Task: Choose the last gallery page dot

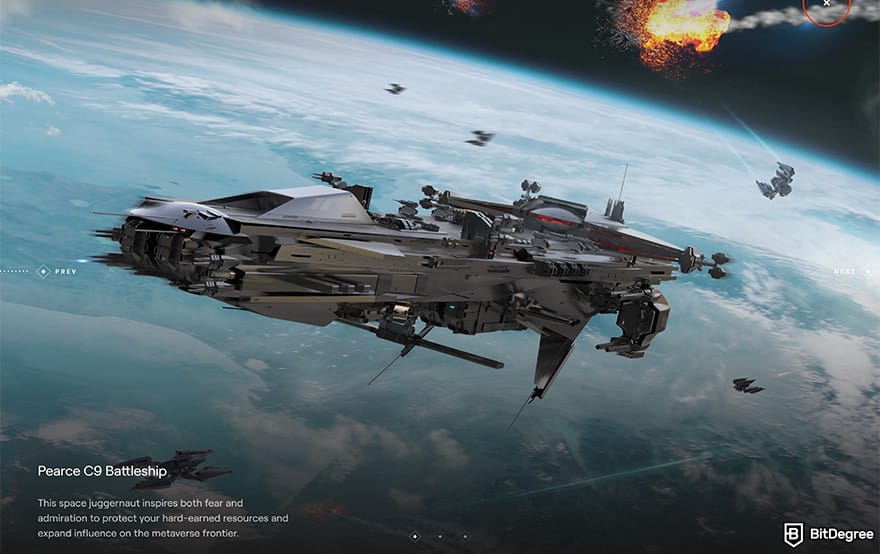Action: 464,536
